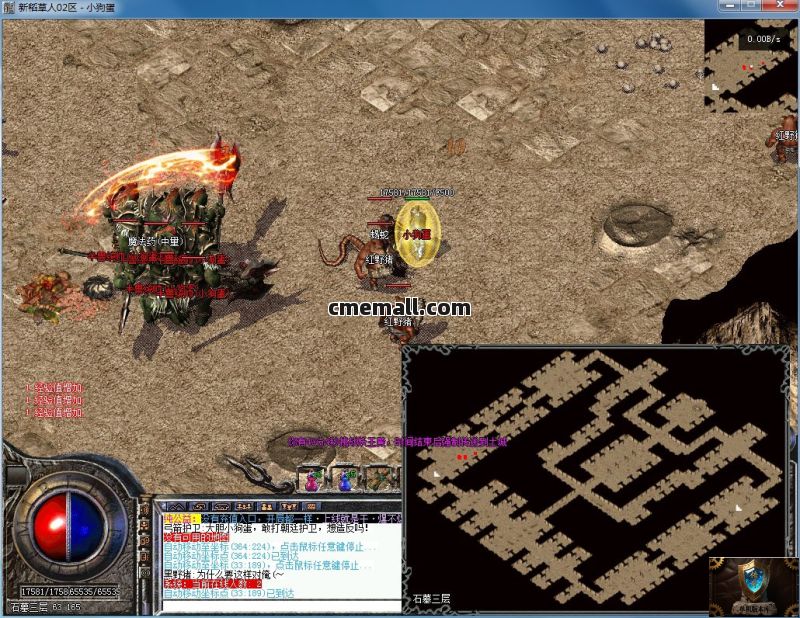The image size is (800, 618).
Task: Click the corner minimap
Action: 750,65
